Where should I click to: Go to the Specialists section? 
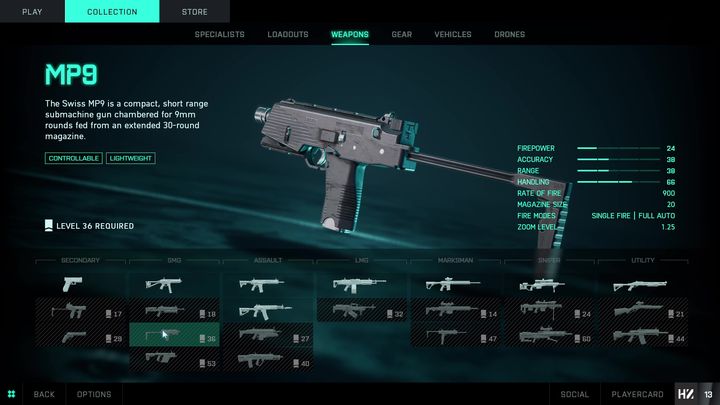pyautogui.click(x=219, y=34)
